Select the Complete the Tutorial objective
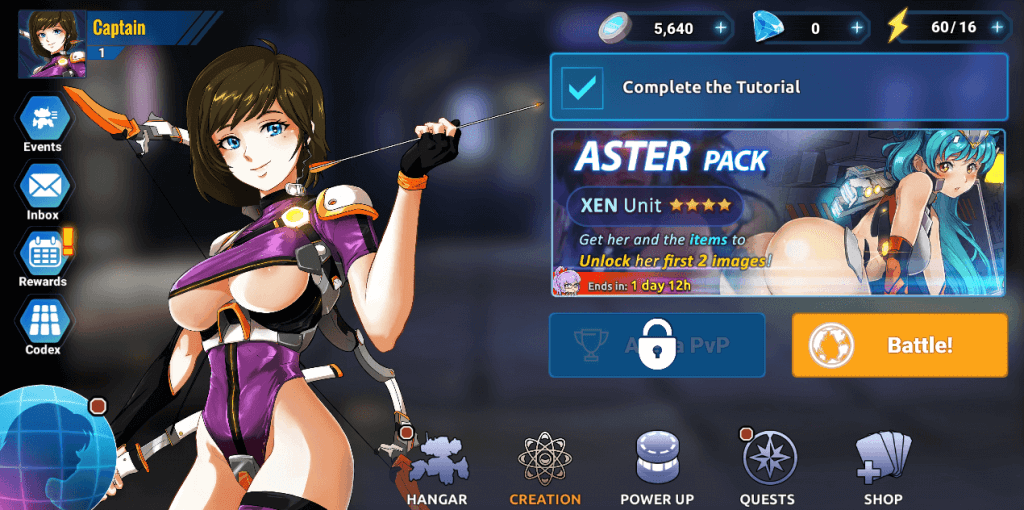This screenshot has width=1024, height=510. pyautogui.click(x=778, y=87)
